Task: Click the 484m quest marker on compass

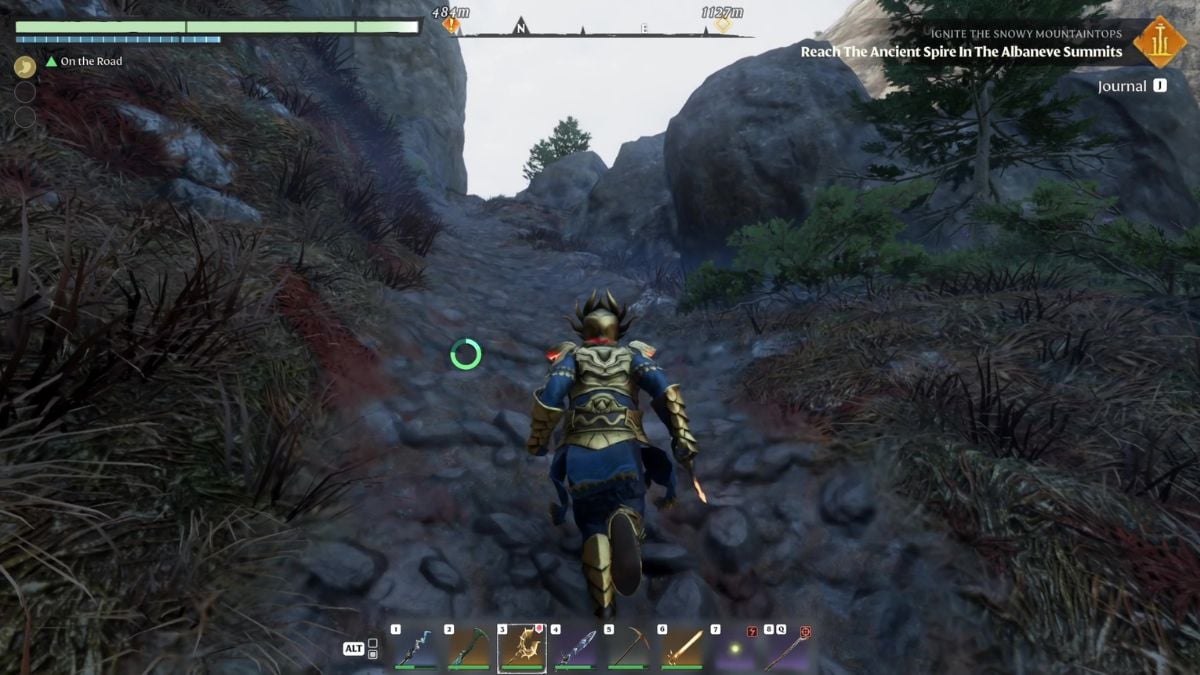Action: (x=451, y=24)
